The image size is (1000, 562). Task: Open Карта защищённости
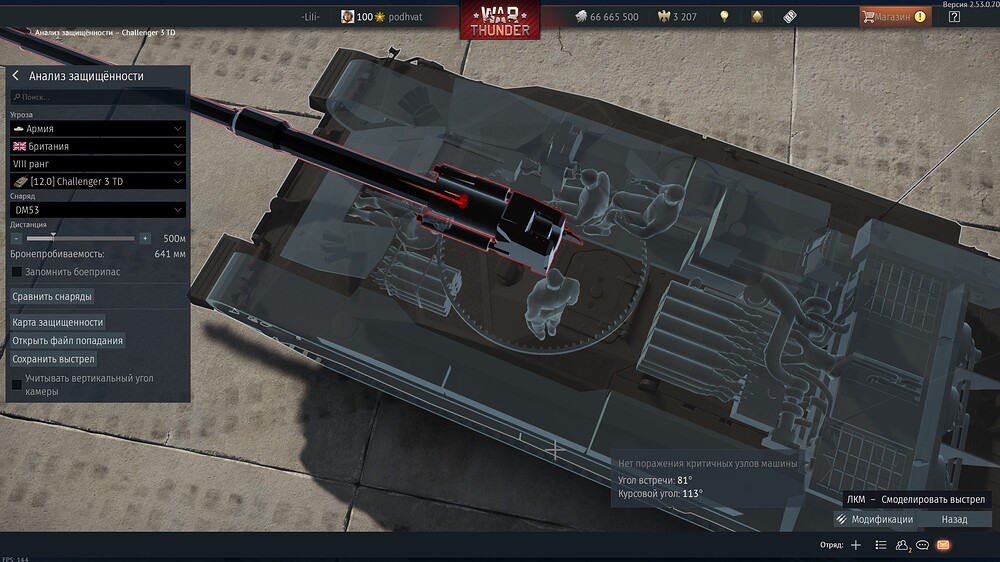(x=58, y=322)
